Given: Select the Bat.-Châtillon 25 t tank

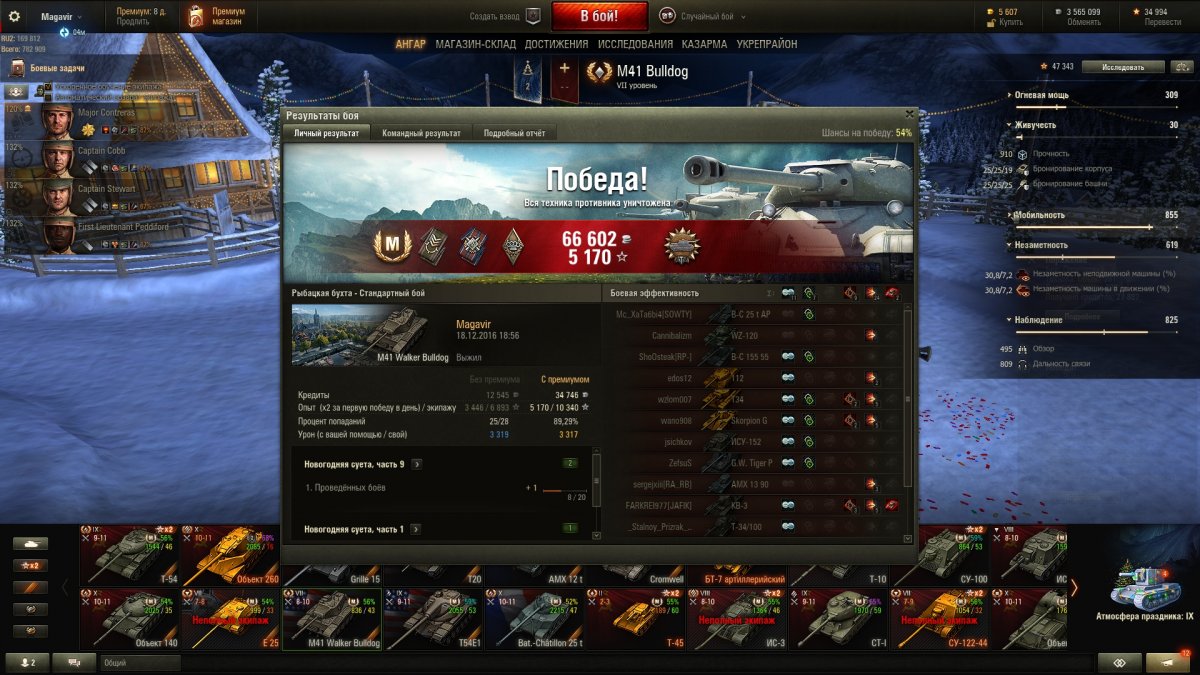Looking at the screenshot, I should [532, 620].
